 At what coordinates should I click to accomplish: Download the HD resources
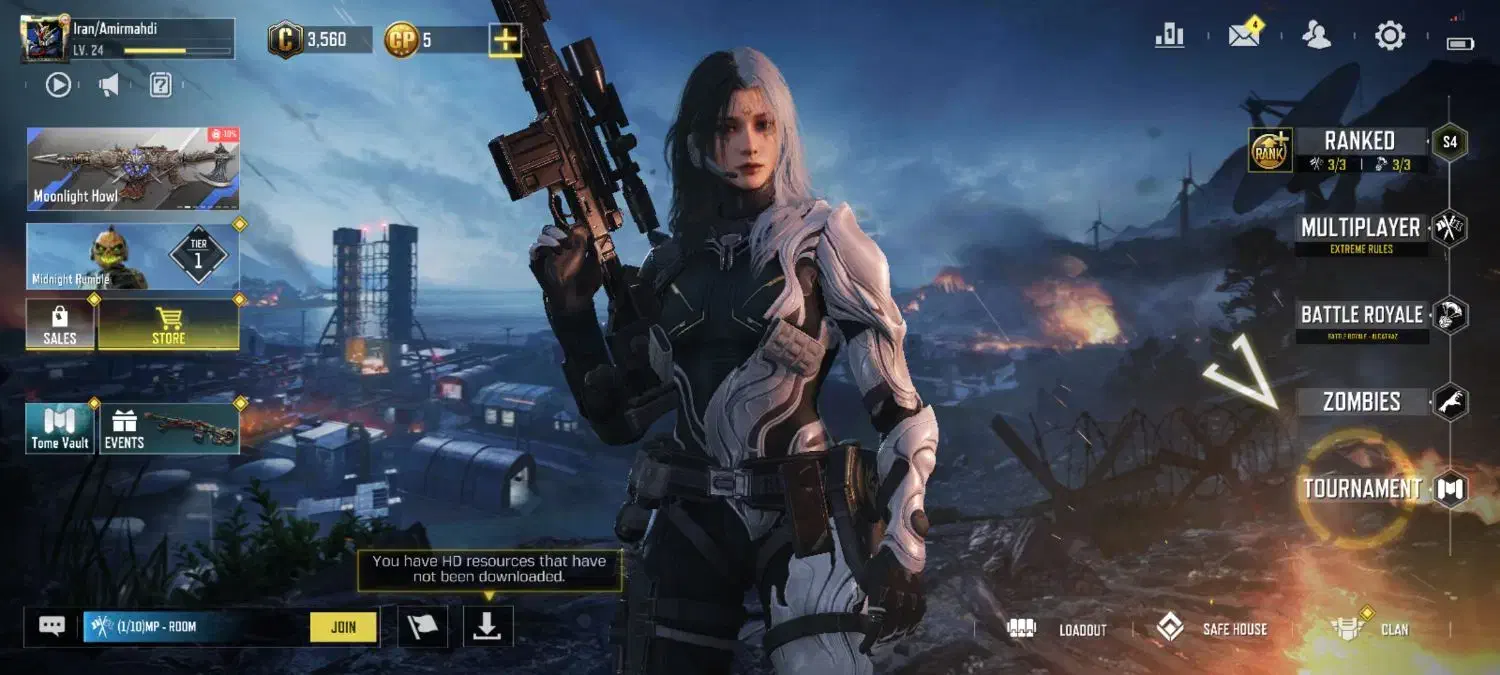487,626
